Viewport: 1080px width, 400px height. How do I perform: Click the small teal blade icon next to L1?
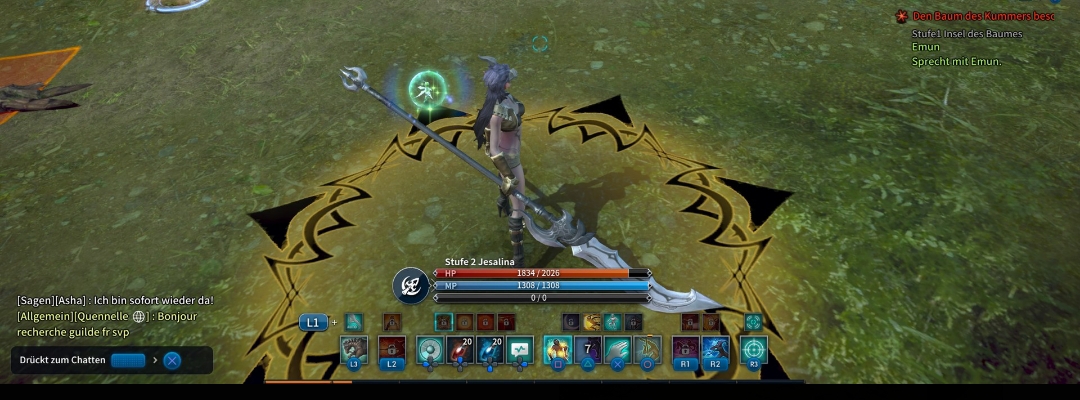pyautogui.click(x=353, y=322)
